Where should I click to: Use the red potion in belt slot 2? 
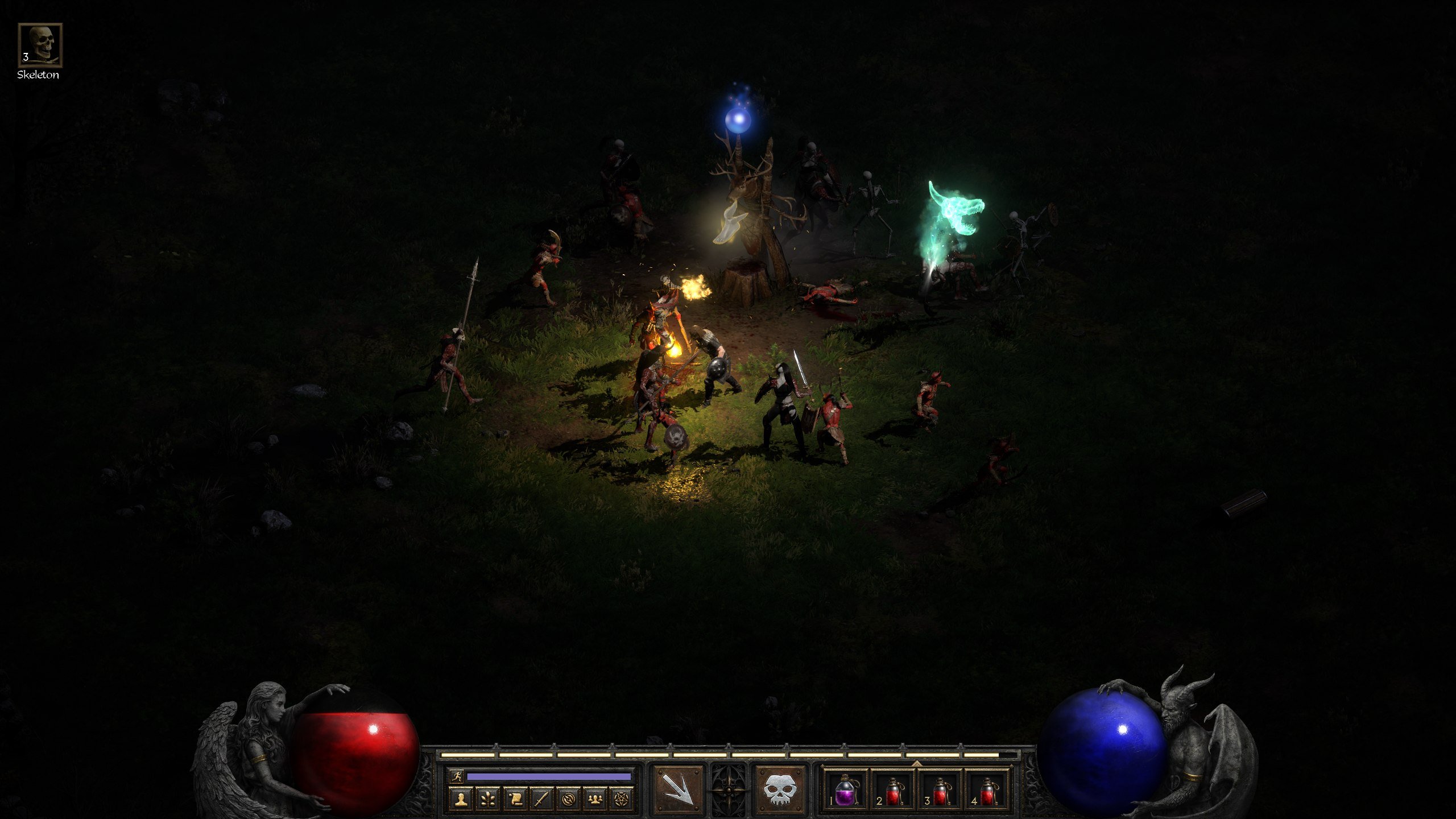(893, 791)
